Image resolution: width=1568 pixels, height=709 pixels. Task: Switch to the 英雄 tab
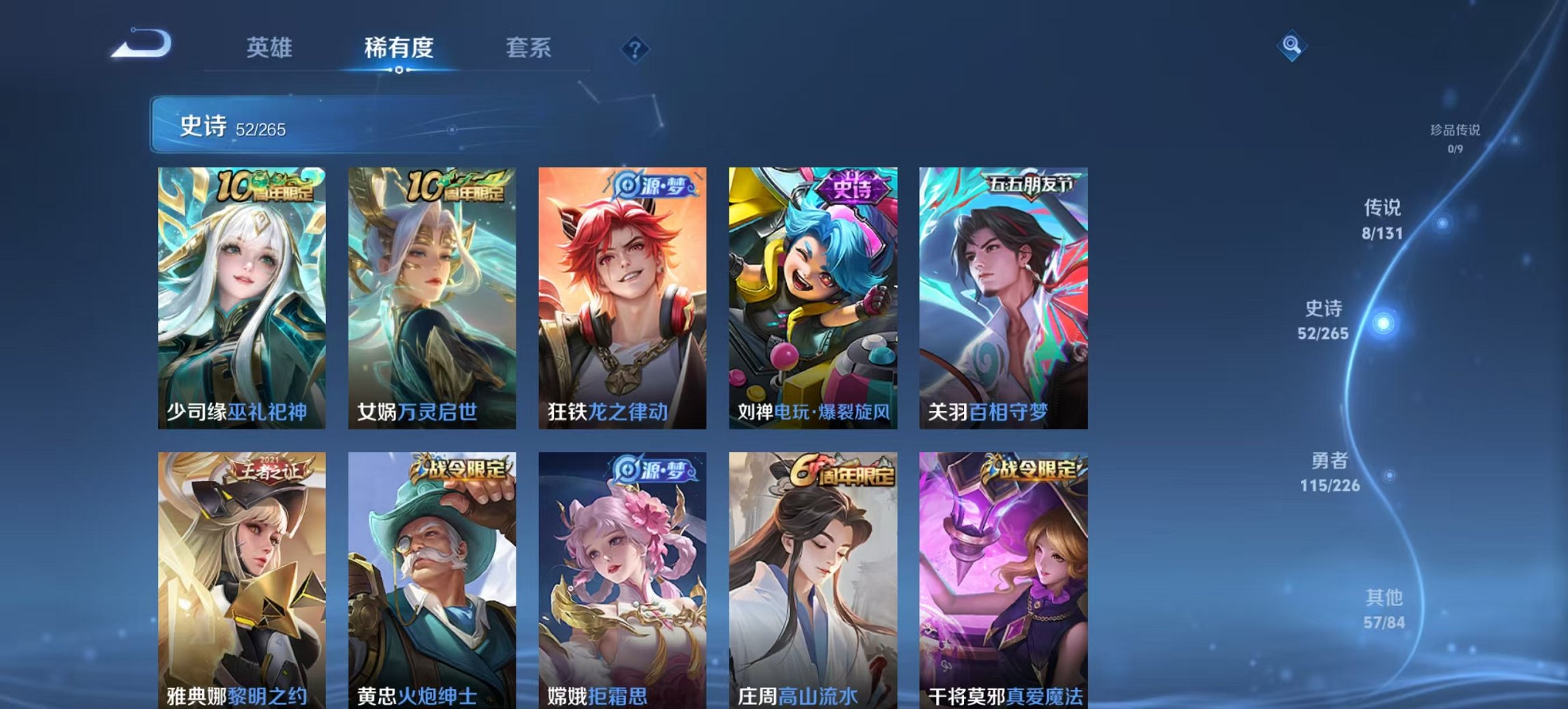tap(271, 48)
